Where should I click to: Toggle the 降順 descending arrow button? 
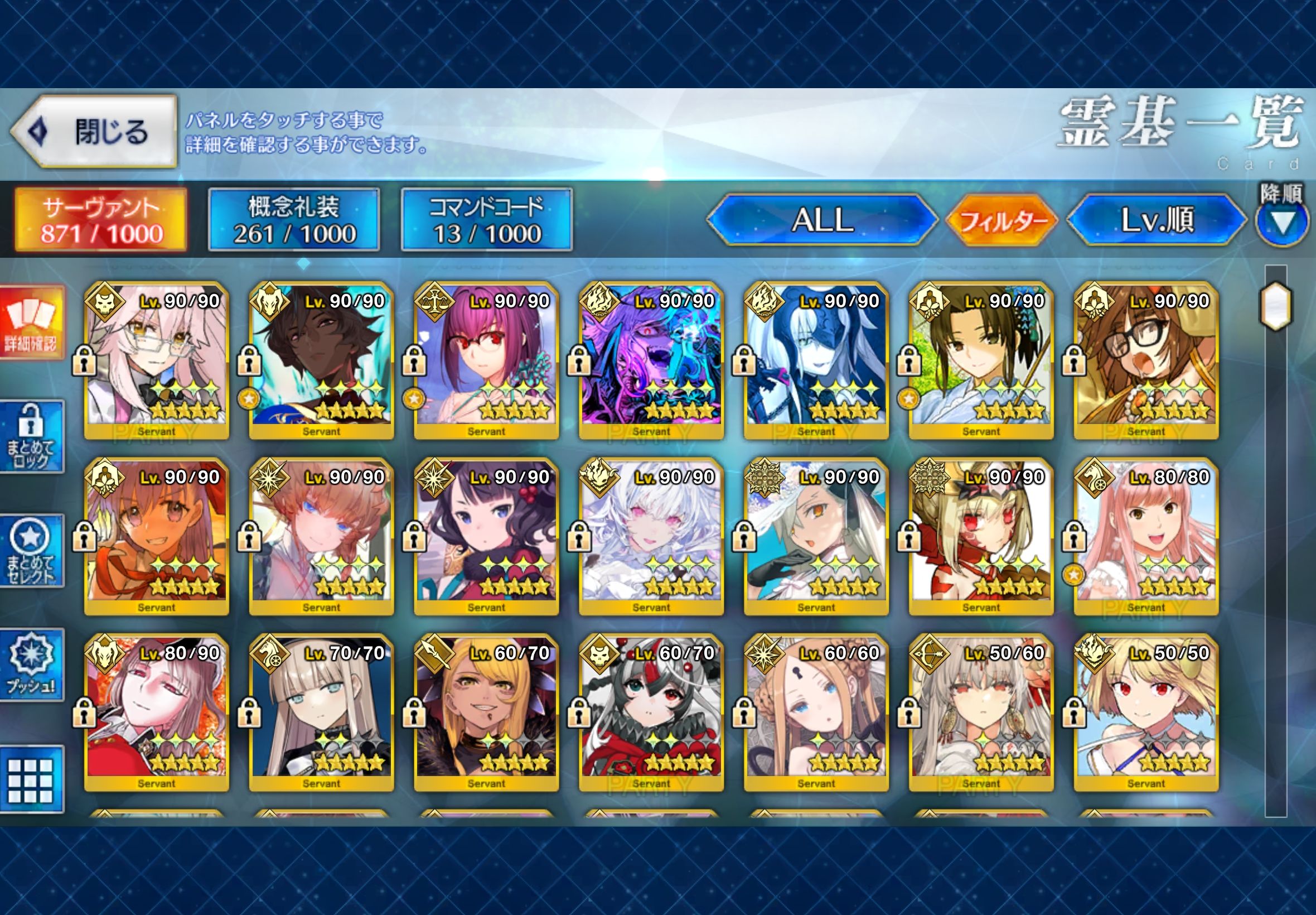1282,221
